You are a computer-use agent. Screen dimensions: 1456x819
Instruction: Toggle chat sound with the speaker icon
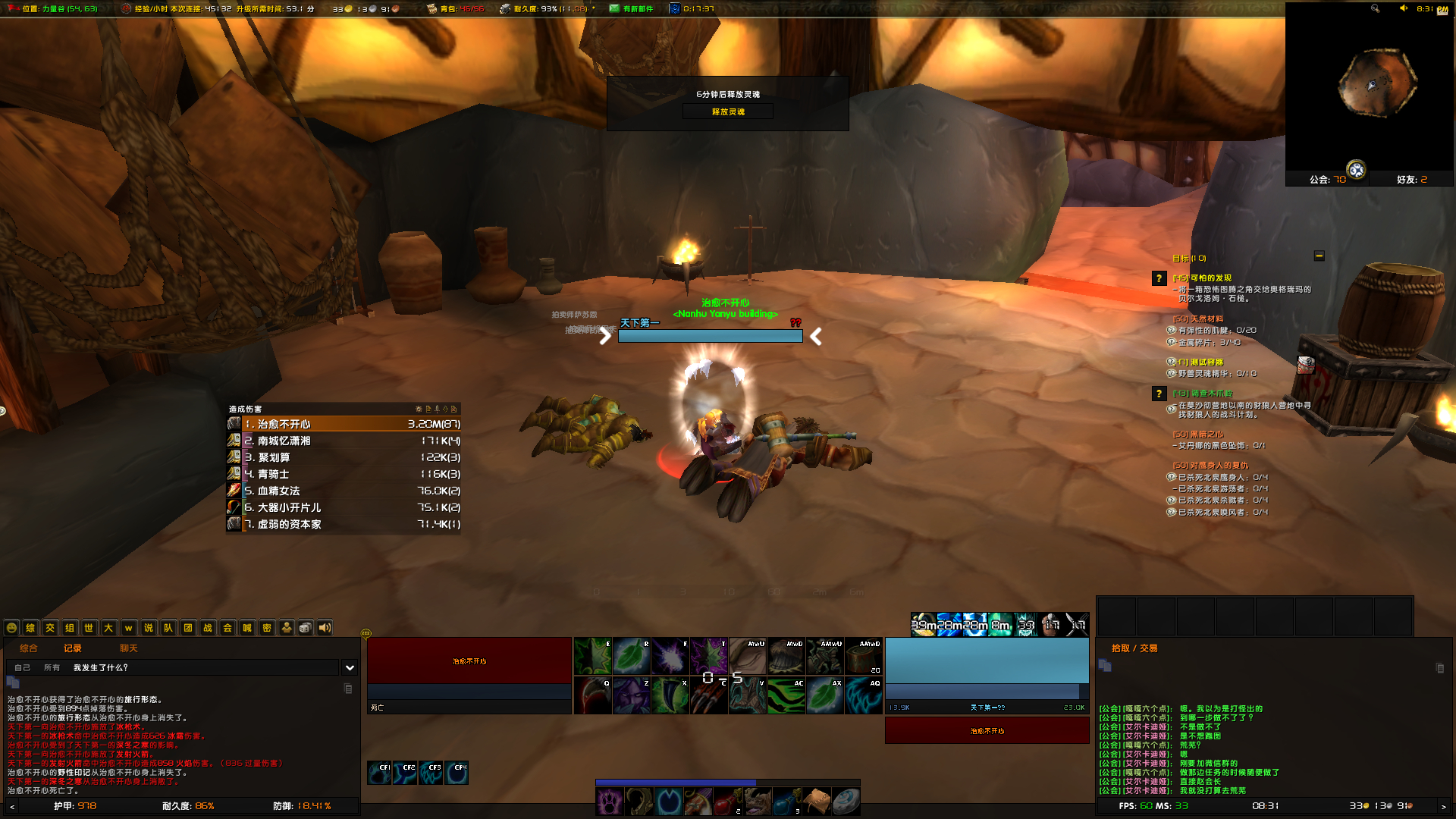click(325, 628)
